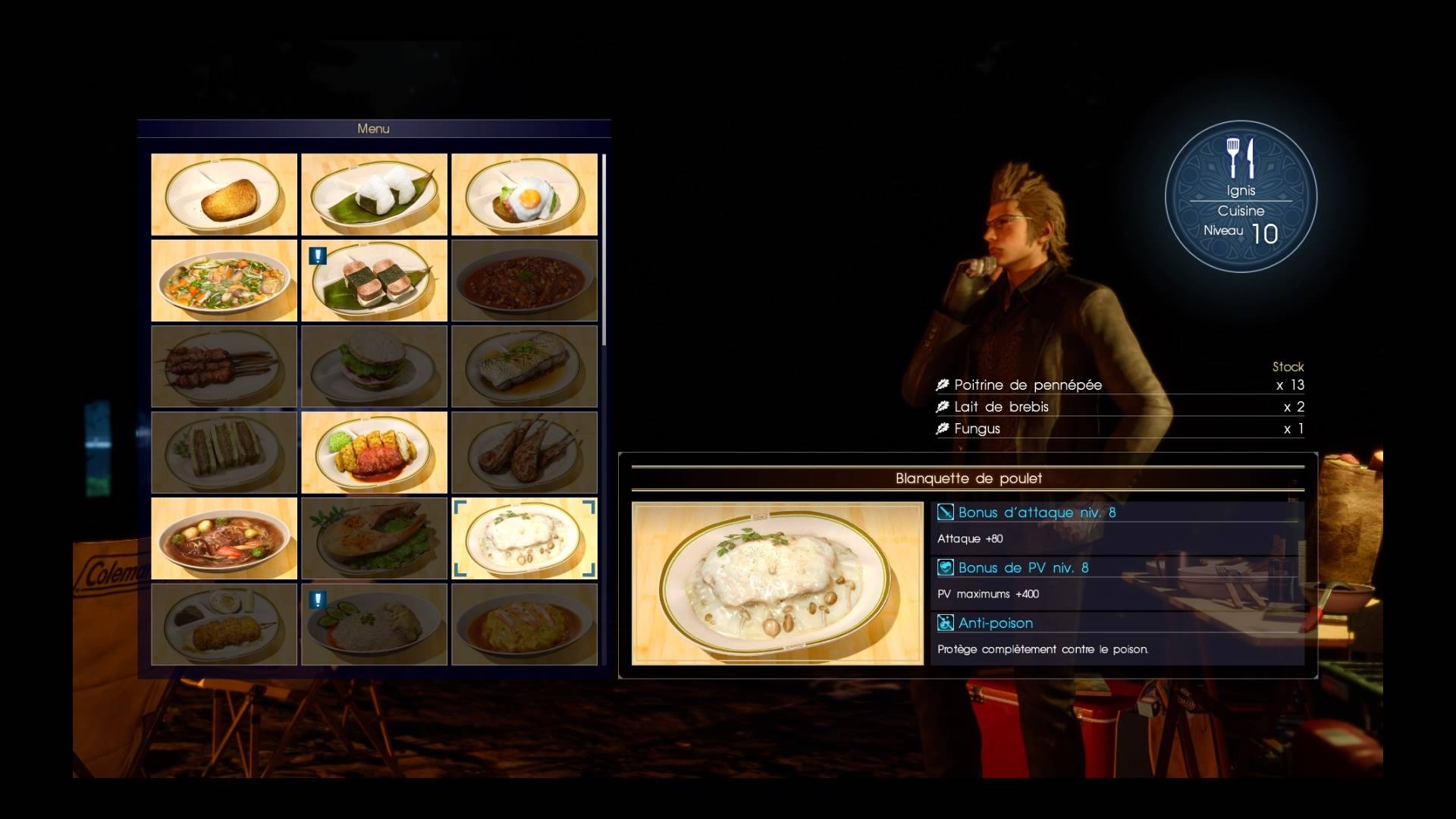Select the dark chili bowl recipe

524,281
